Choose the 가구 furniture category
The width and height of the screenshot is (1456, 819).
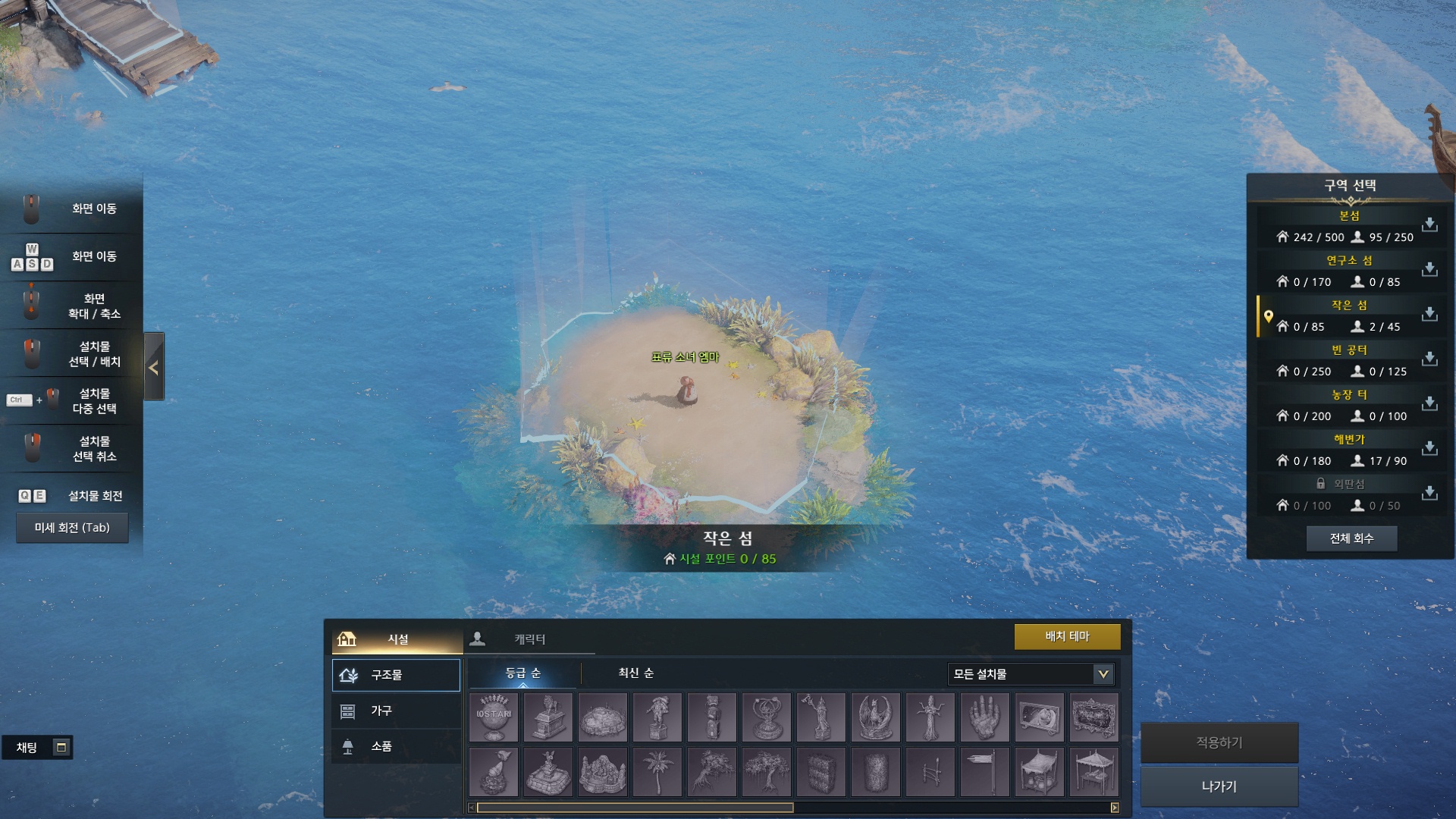(396, 711)
